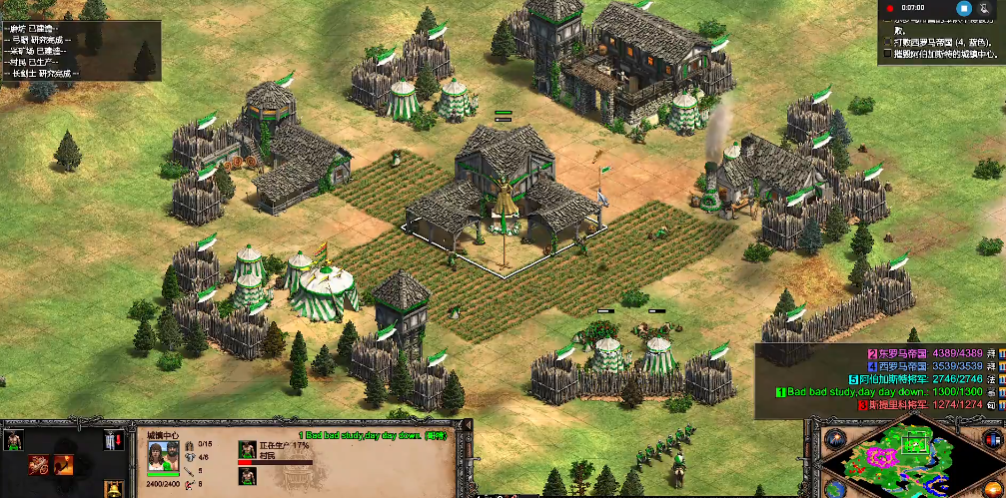Queue a villager from the command panel

tap(14, 440)
